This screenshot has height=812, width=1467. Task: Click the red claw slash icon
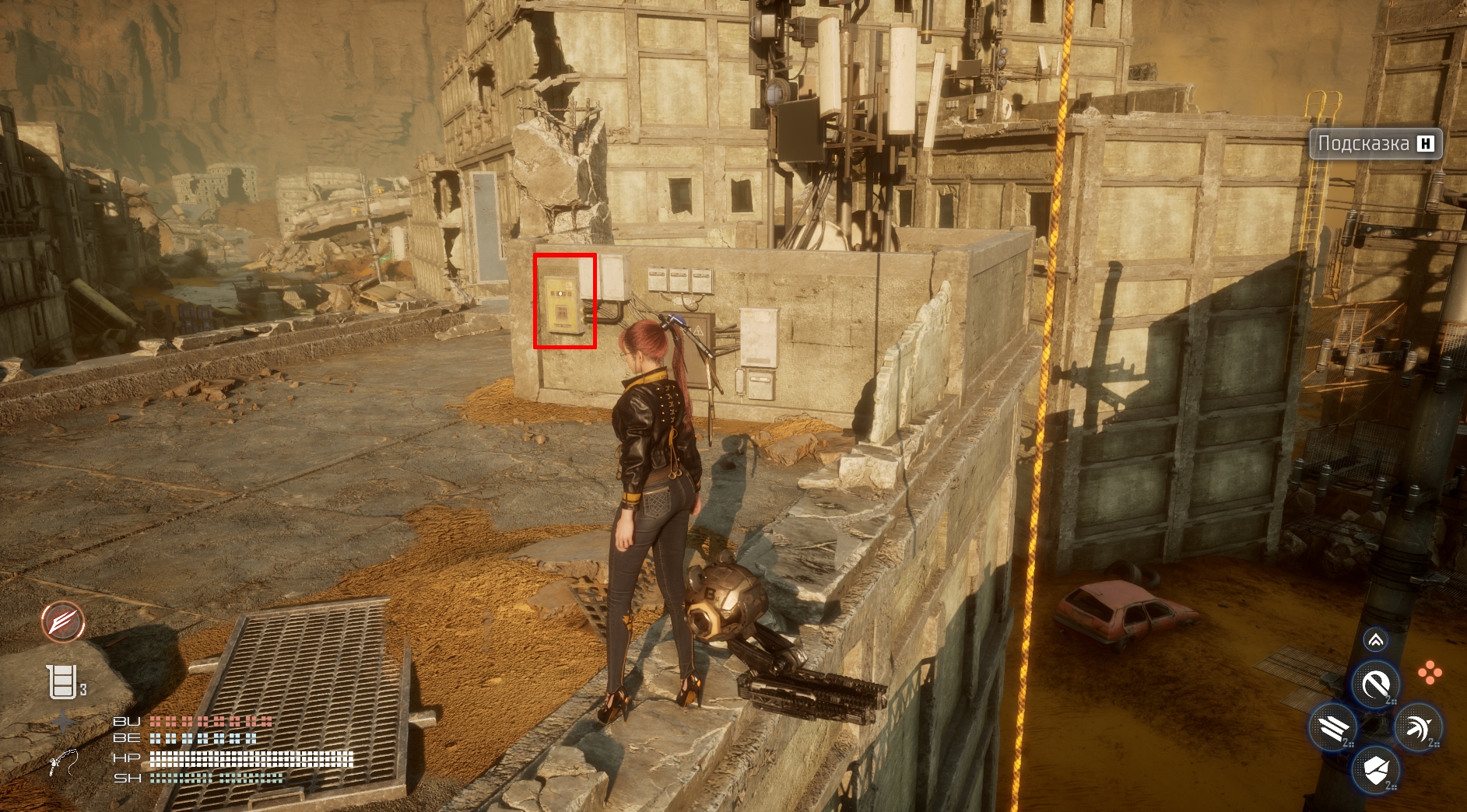[x=63, y=622]
